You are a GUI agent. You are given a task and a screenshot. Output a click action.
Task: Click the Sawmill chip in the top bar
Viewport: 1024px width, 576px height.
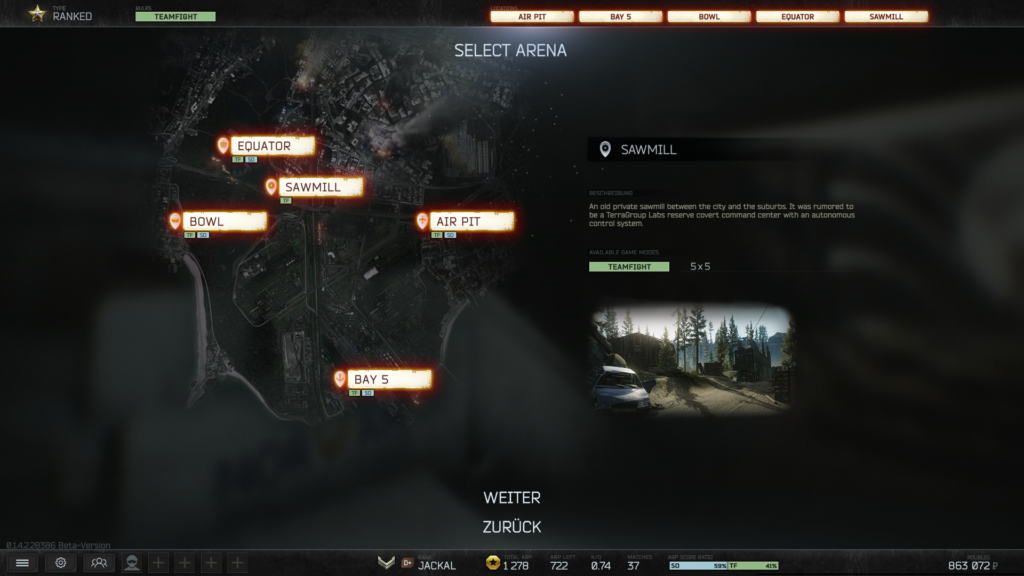[886, 17]
